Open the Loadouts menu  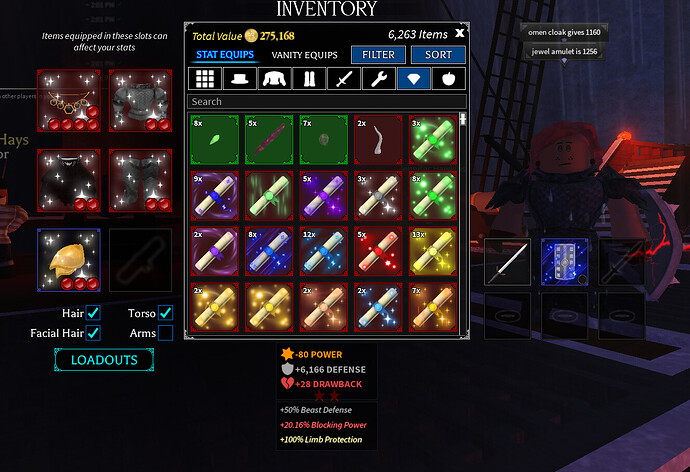(x=104, y=359)
